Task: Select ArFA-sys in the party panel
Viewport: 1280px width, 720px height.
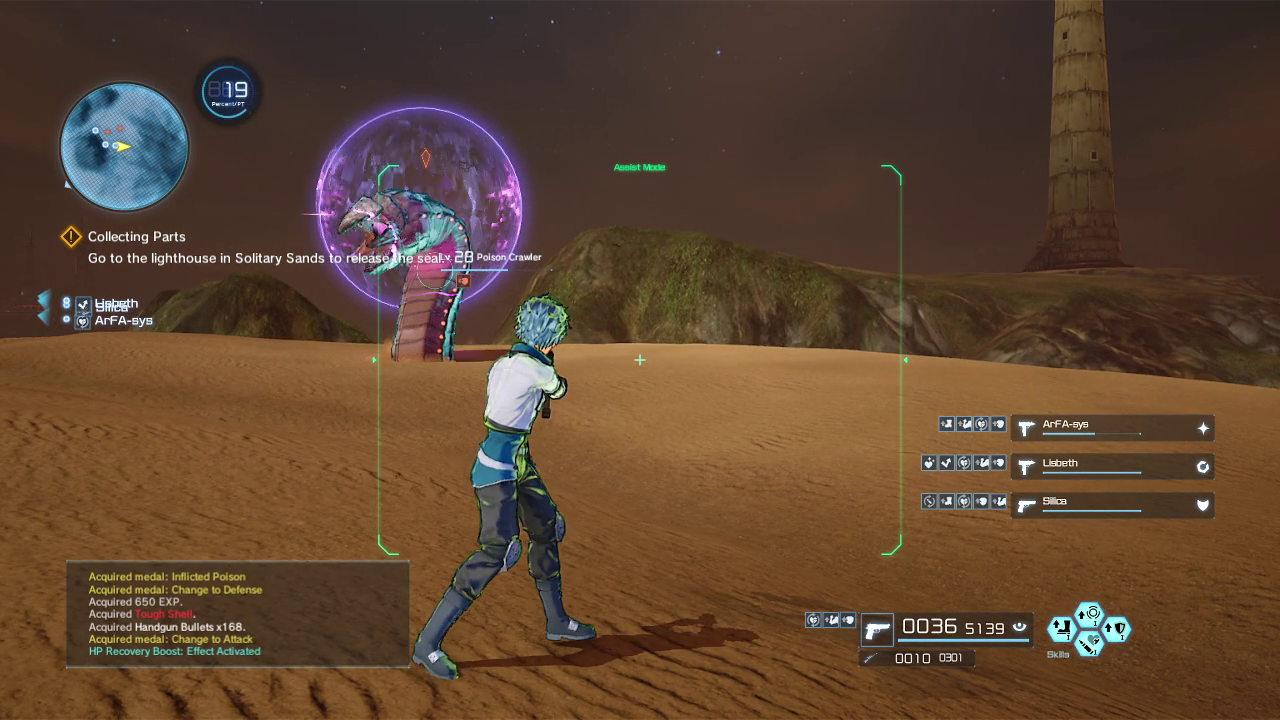Action: tap(1112, 428)
